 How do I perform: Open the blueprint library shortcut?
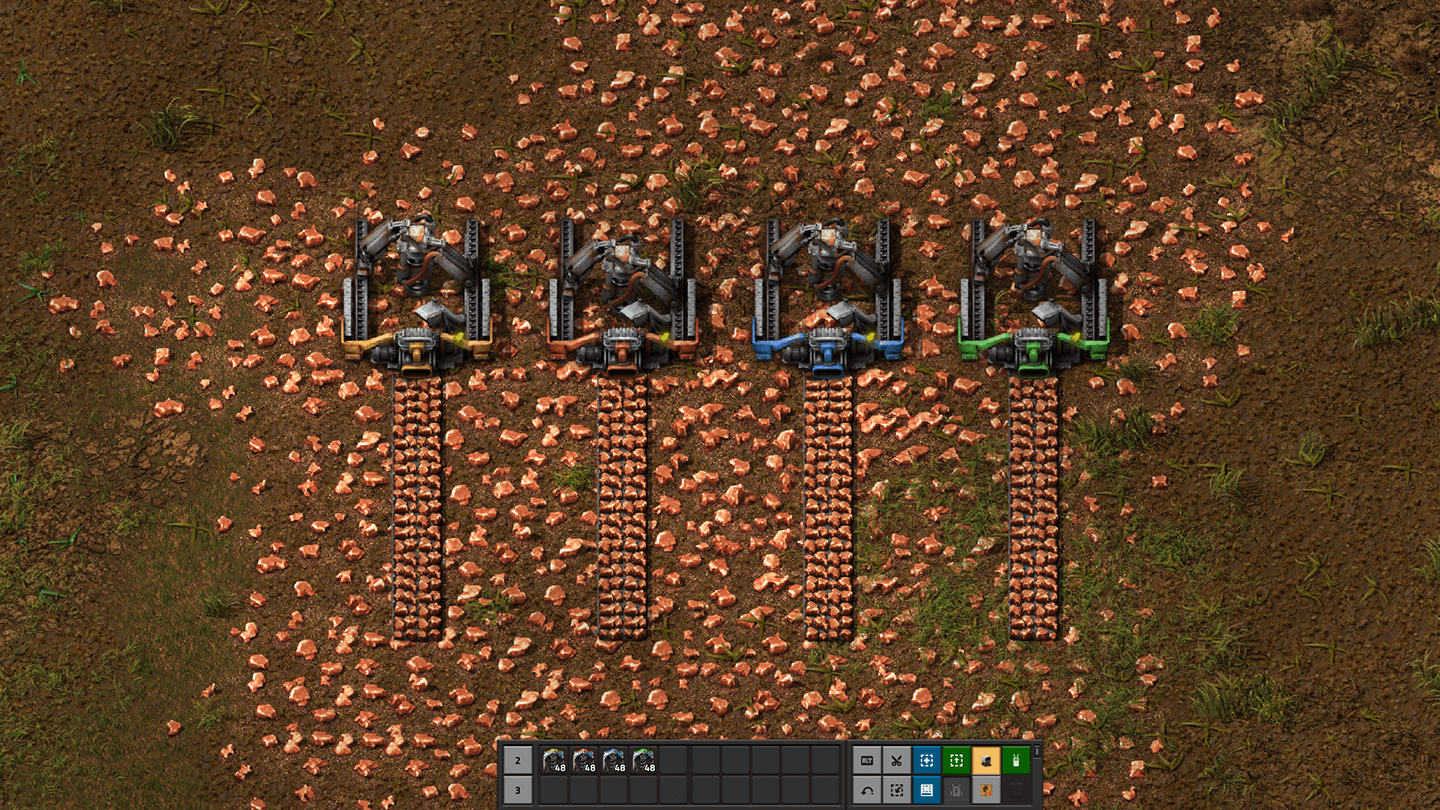point(927,790)
